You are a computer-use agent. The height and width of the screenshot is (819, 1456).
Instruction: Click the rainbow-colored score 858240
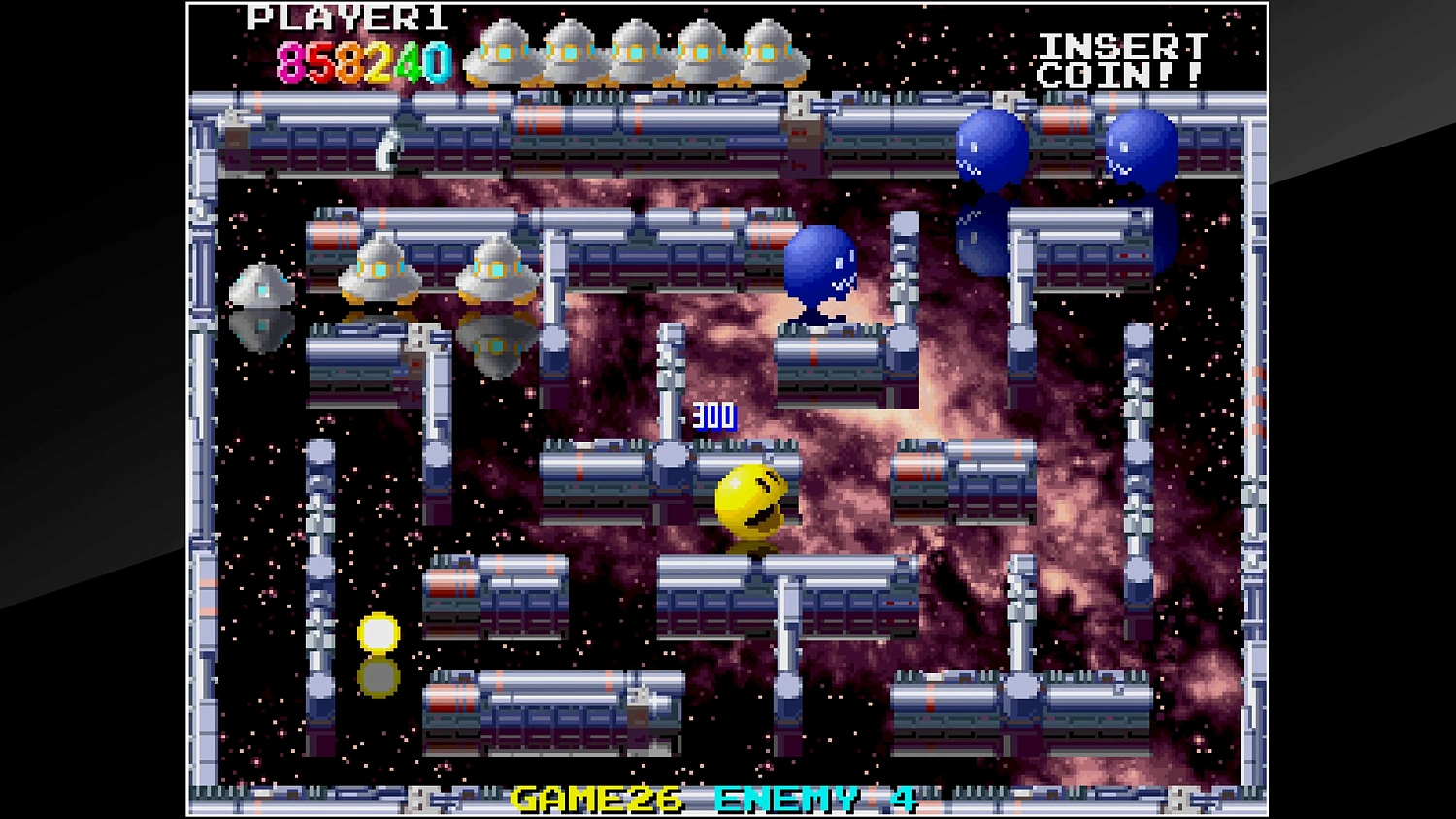(364, 60)
